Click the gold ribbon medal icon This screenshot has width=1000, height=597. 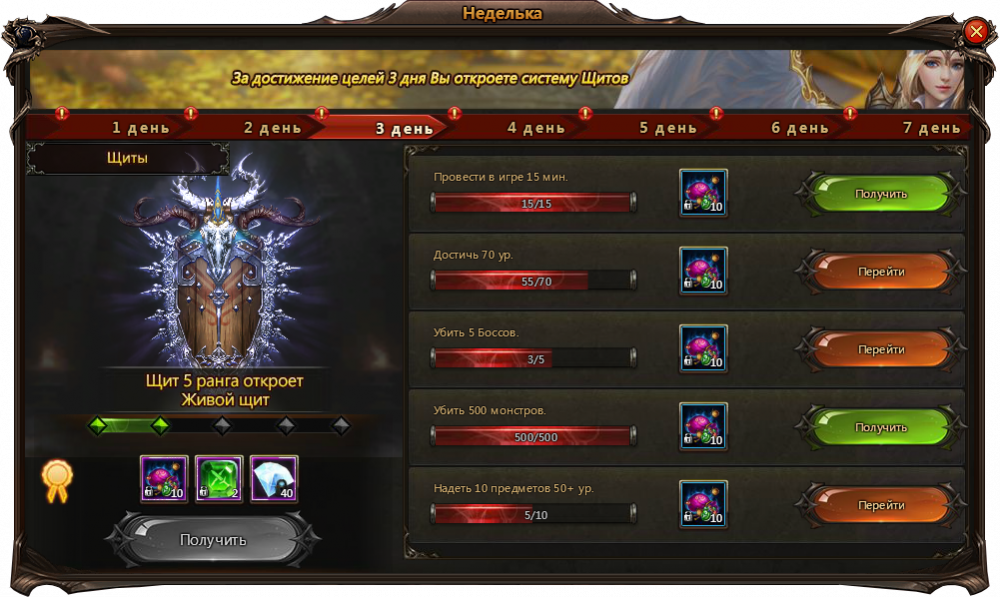(56, 480)
